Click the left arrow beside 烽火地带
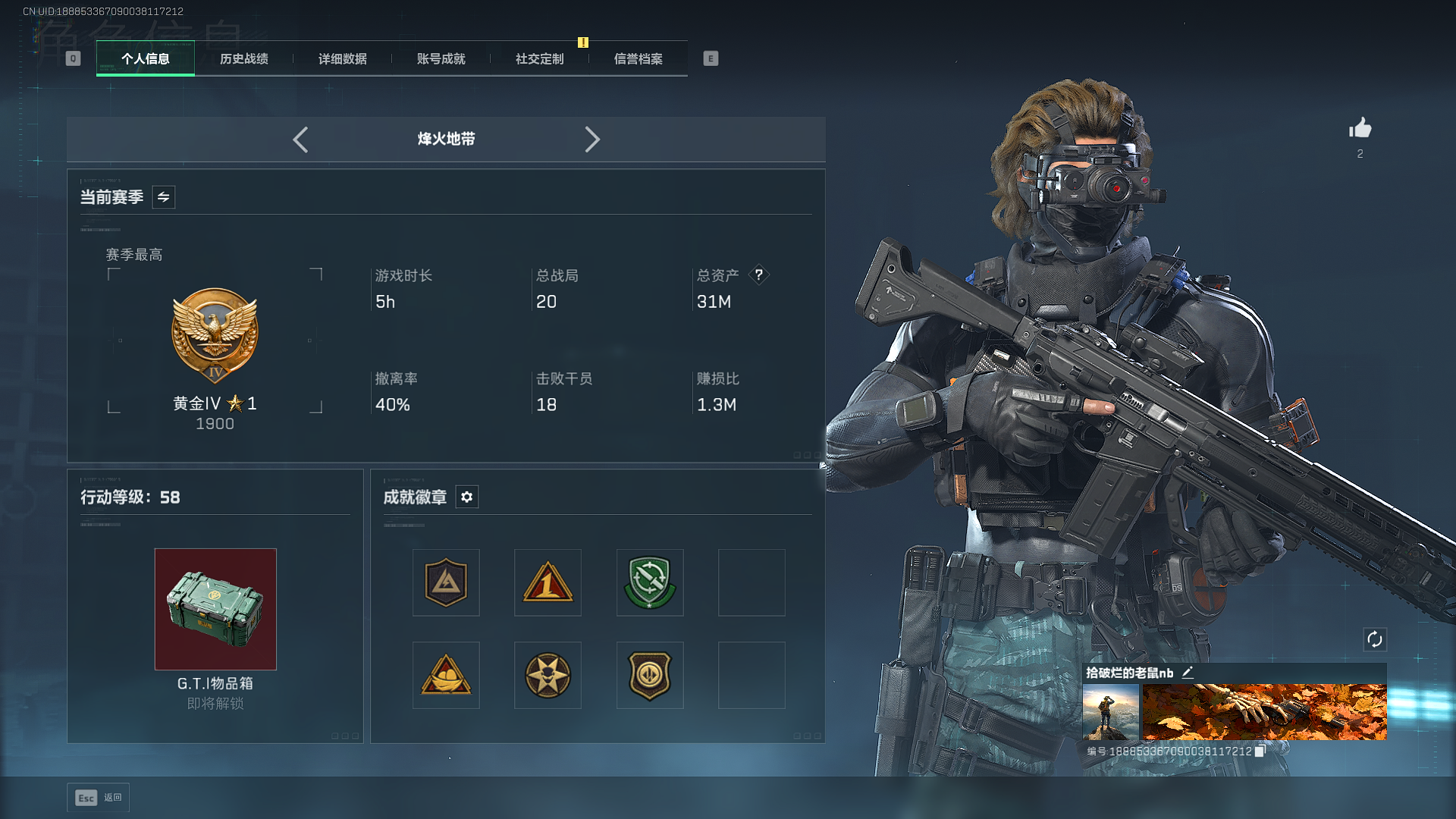 click(x=300, y=140)
